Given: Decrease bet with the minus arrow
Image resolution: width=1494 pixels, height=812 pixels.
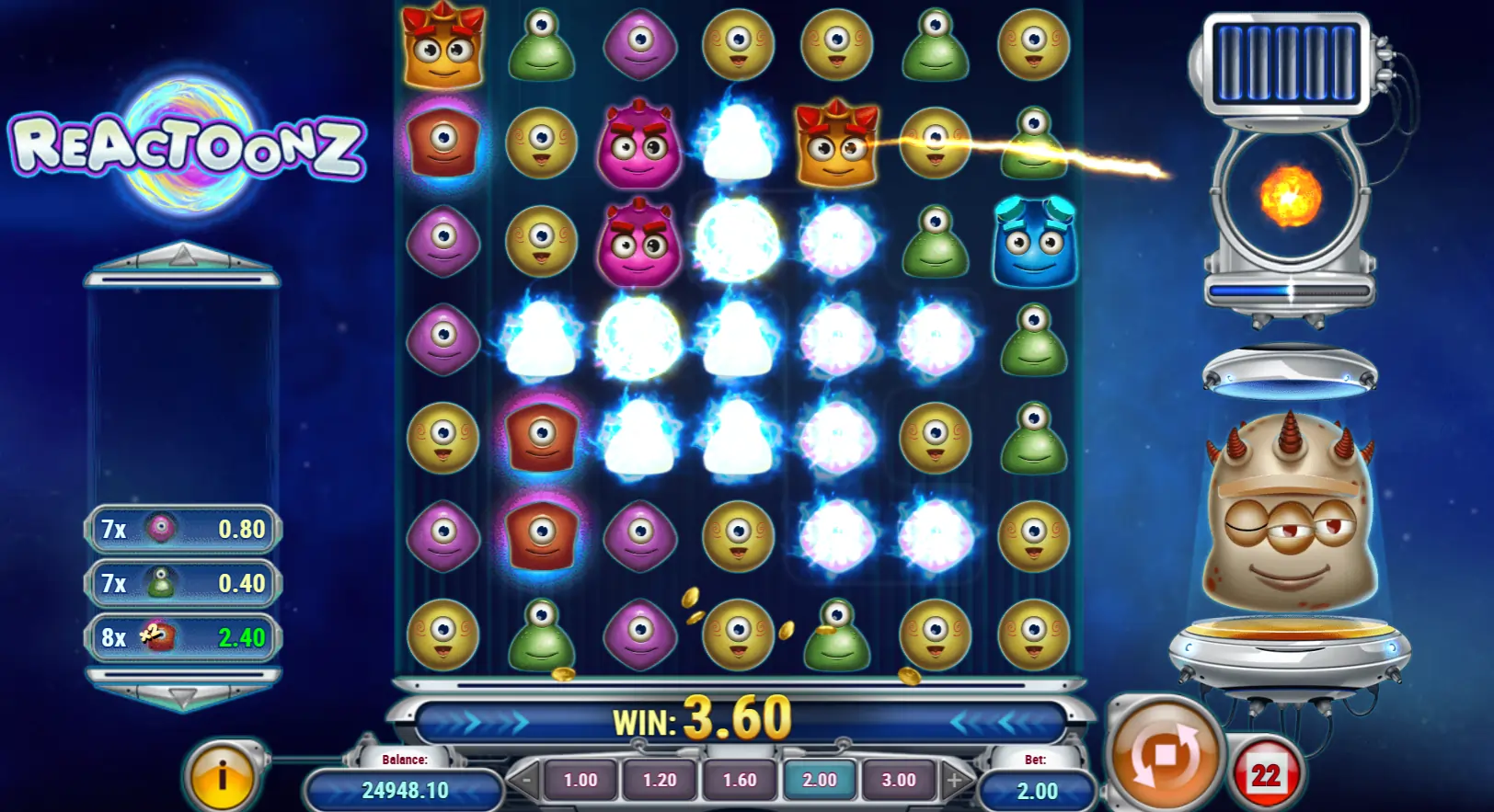Looking at the screenshot, I should (x=525, y=782).
